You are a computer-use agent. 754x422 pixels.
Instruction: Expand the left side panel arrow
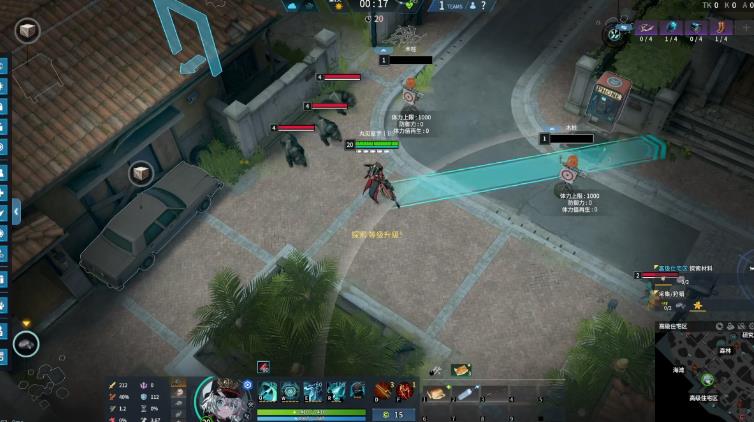(x=16, y=211)
